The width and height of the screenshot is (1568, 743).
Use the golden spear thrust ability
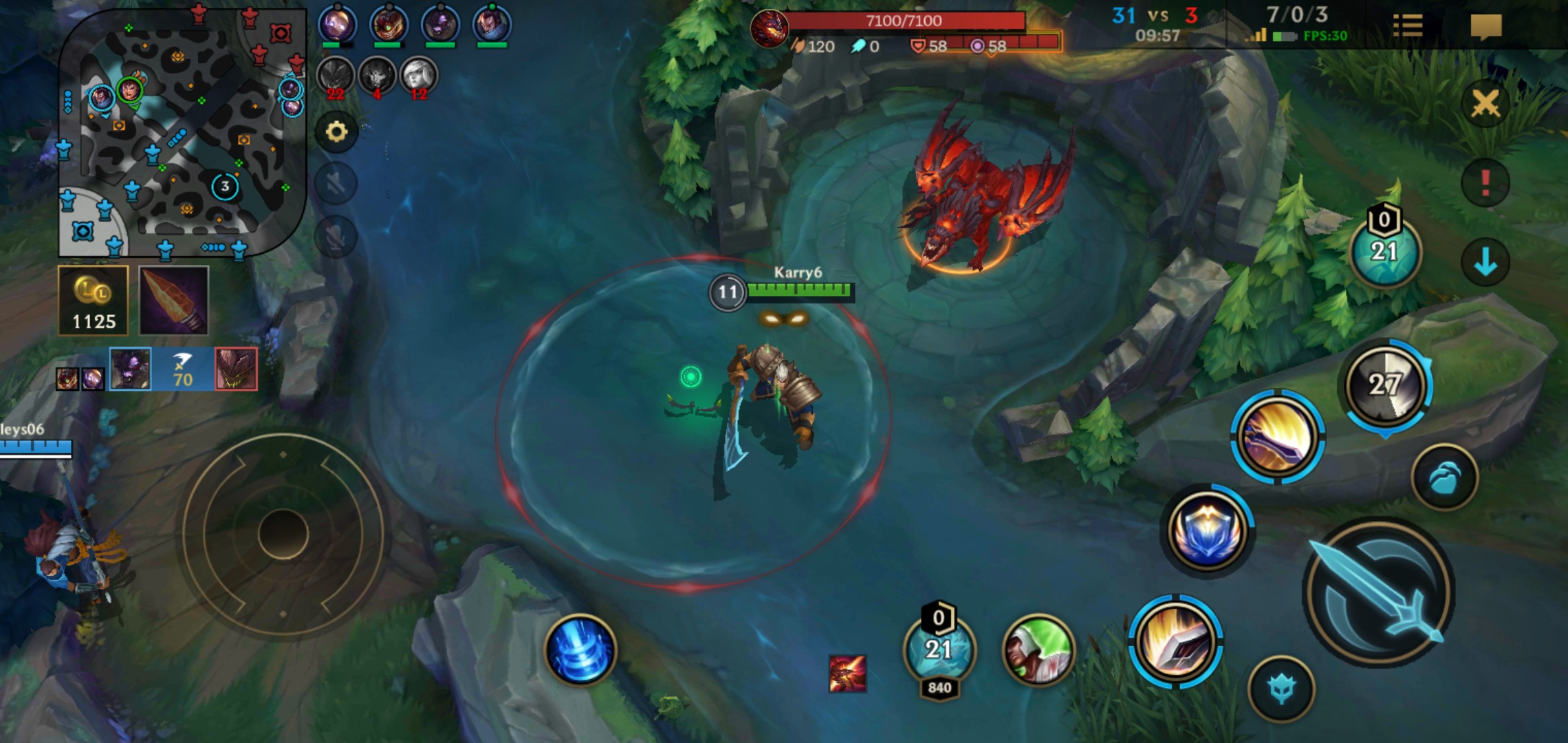coord(1277,436)
